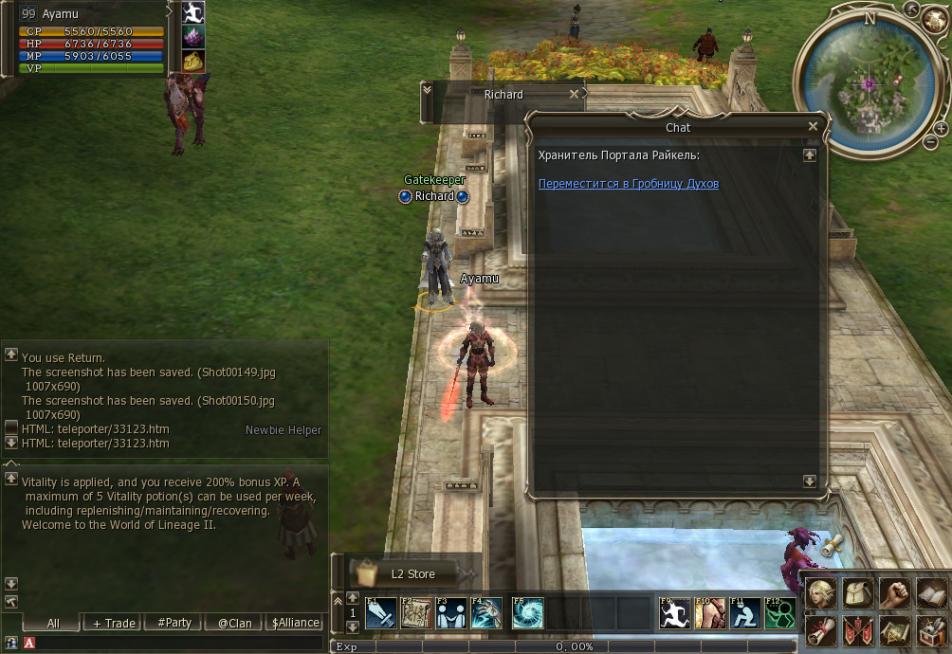Click the teleport link to the Tomb of Spirits

628,184
